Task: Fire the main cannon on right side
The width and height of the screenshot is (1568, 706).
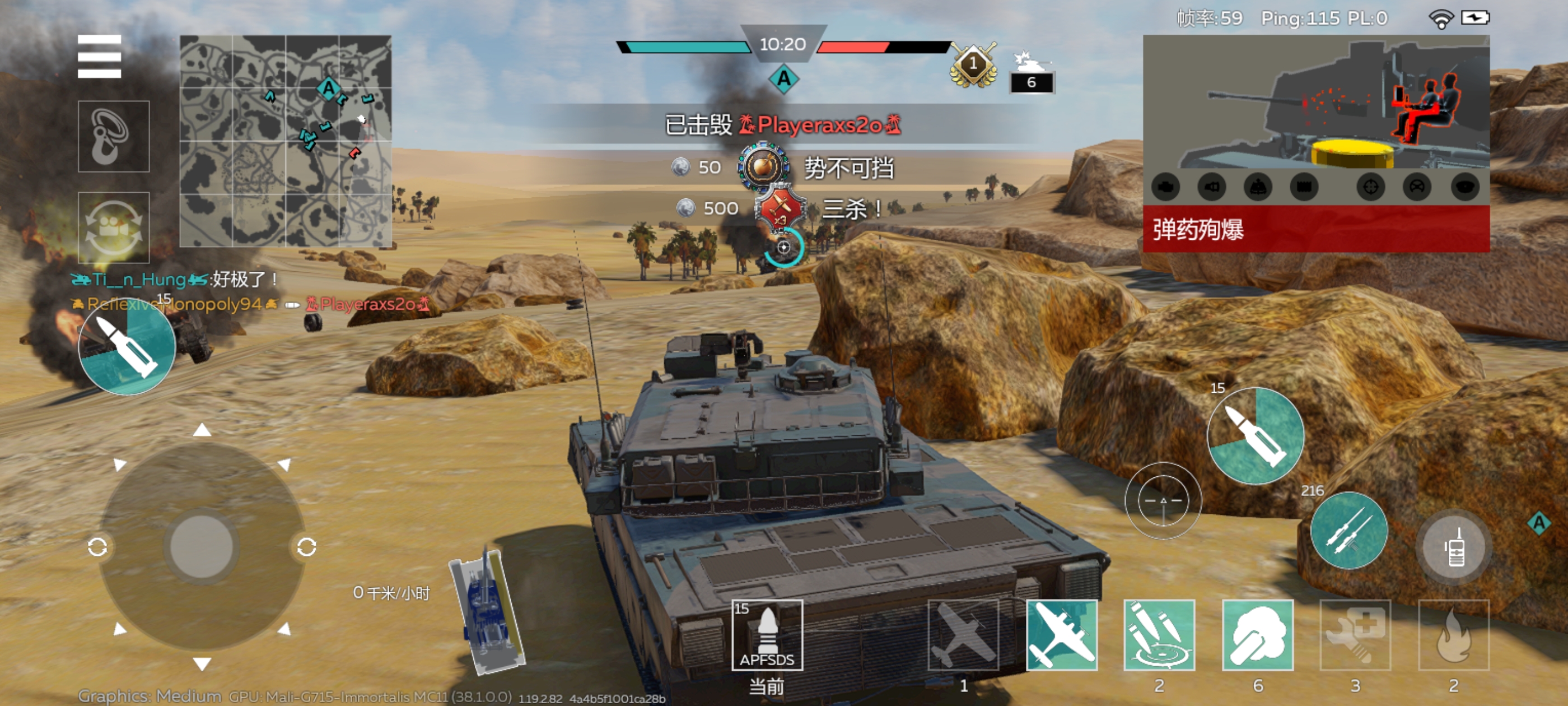Action: 1255,436
